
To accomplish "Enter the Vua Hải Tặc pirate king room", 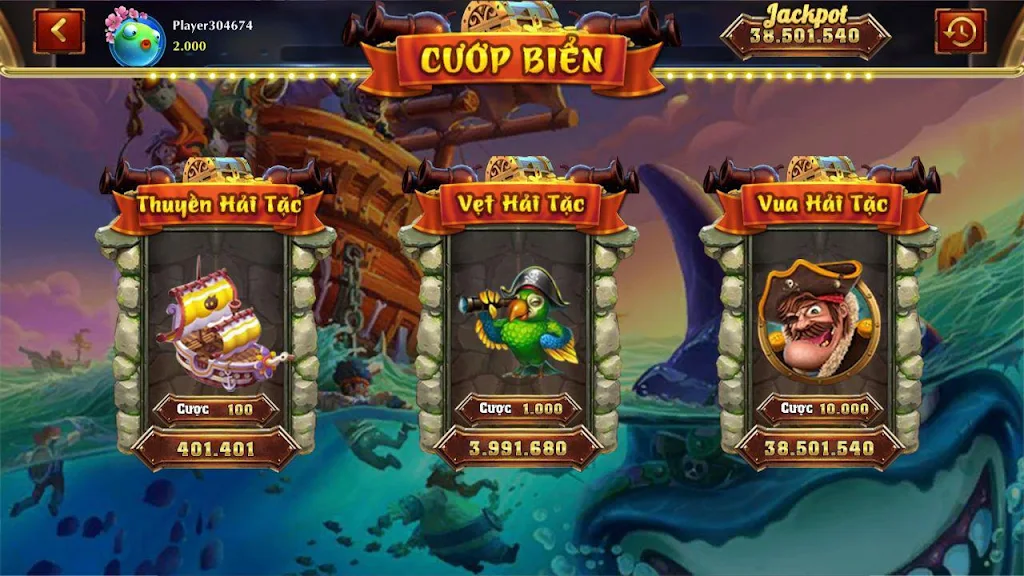I will [x=819, y=320].
